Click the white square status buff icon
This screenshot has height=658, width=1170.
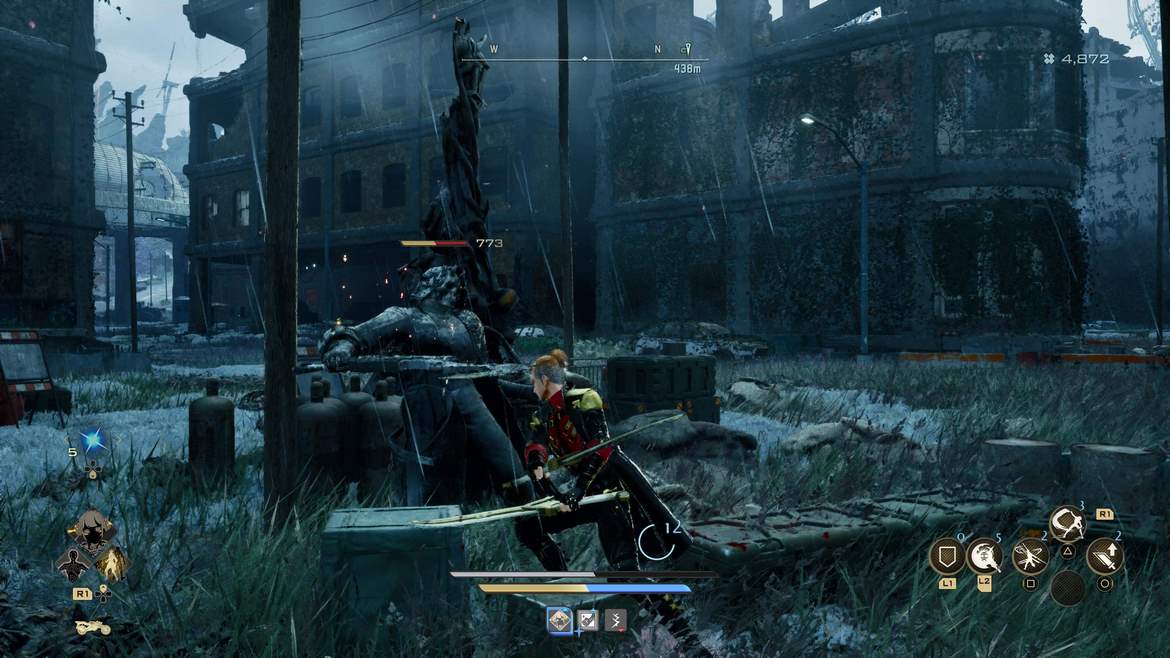(588, 620)
